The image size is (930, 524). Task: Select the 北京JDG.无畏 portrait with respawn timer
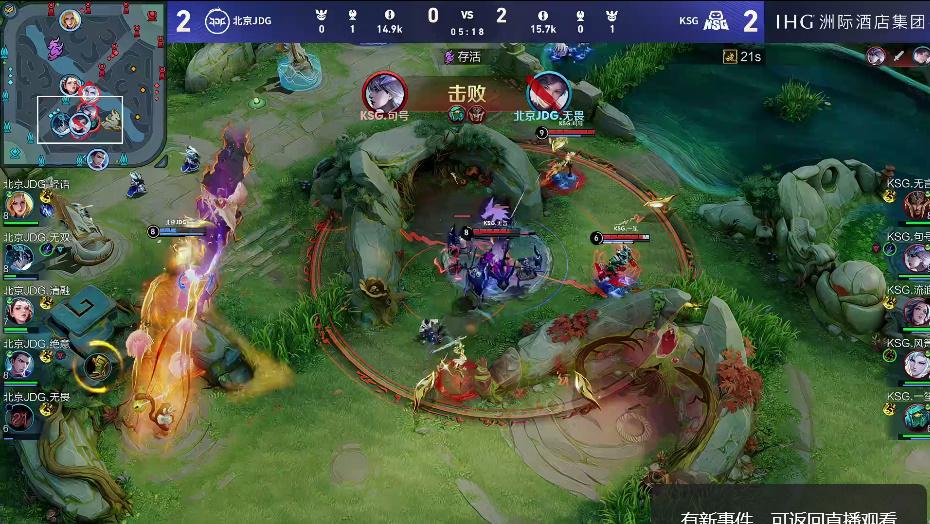[21, 418]
